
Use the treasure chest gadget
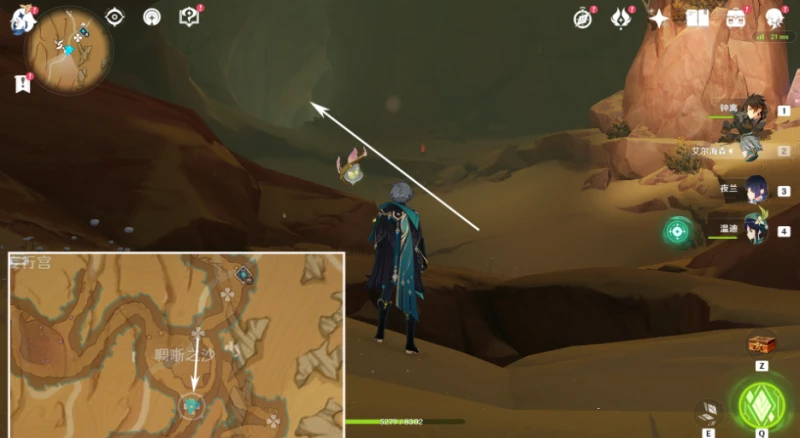[x=762, y=345]
